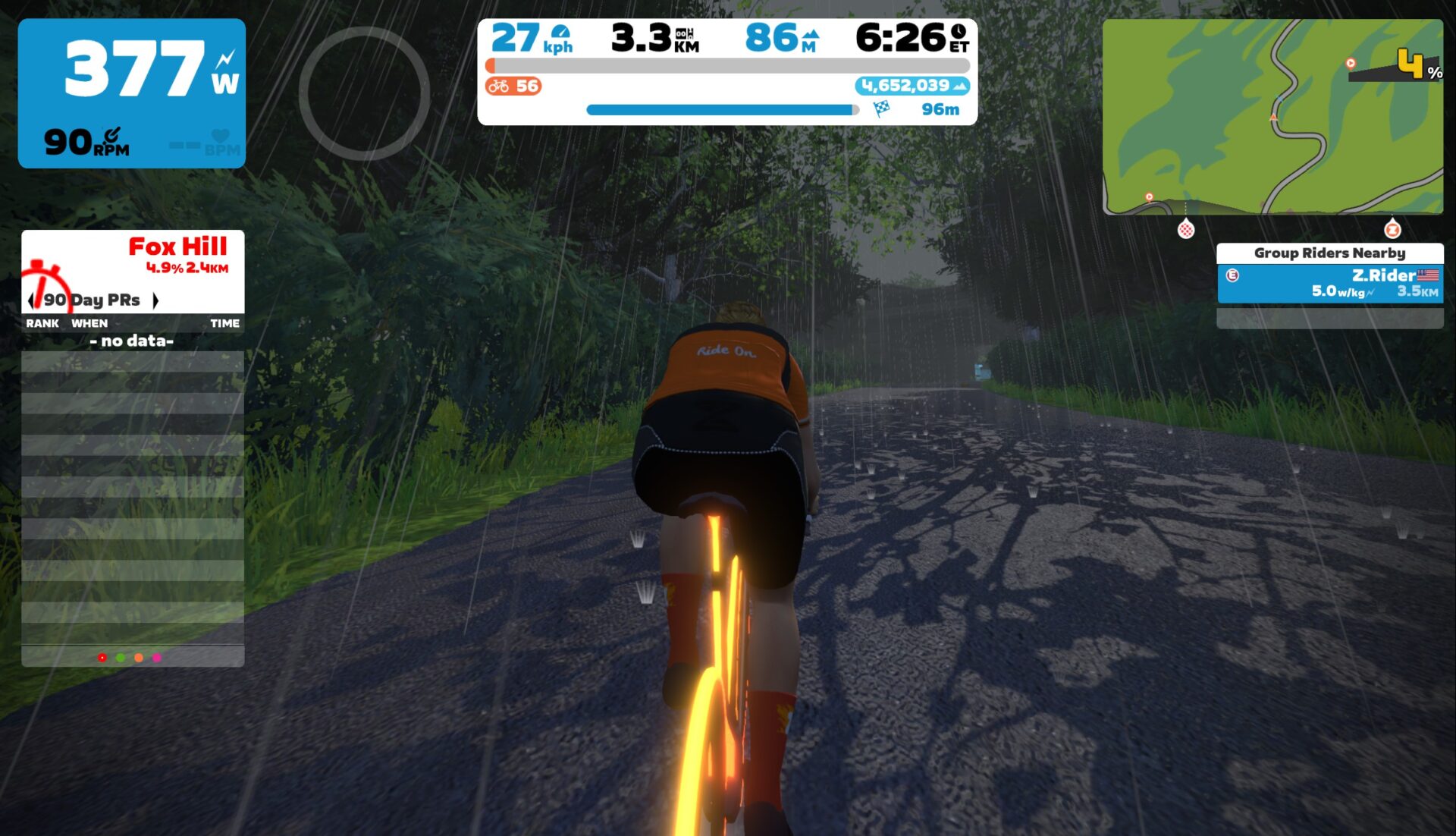Image resolution: width=1456 pixels, height=836 pixels.
Task: Toggle the green category dot under the PR list
Action: pos(120,658)
